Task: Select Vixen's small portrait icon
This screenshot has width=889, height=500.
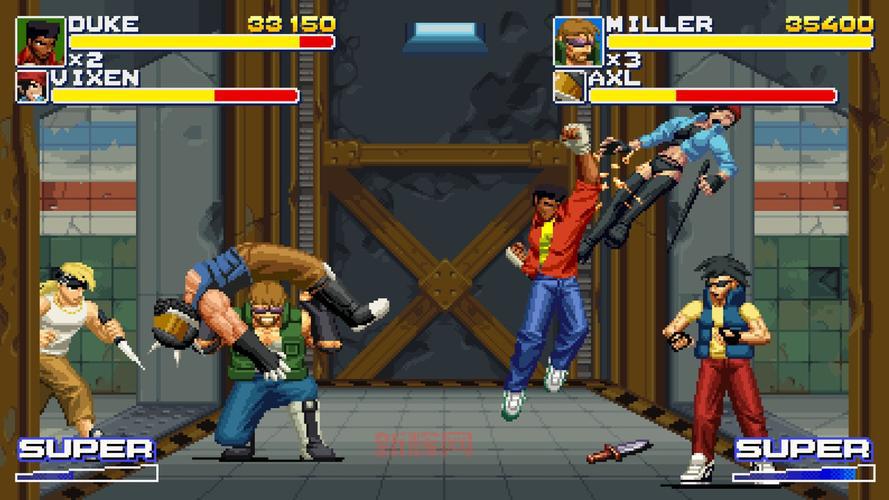Action: click(x=31, y=87)
